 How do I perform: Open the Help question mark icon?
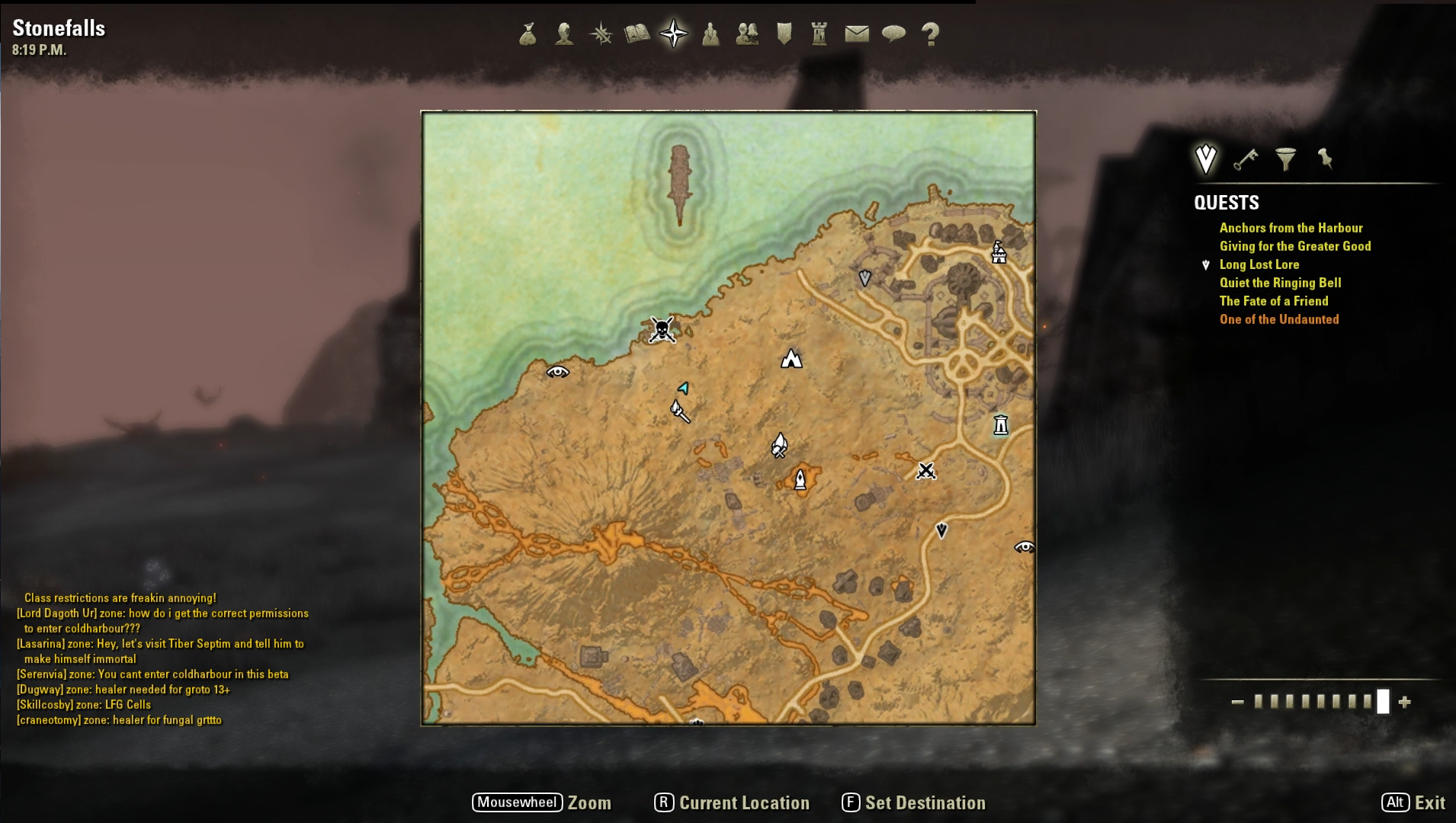tap(929, 33)
